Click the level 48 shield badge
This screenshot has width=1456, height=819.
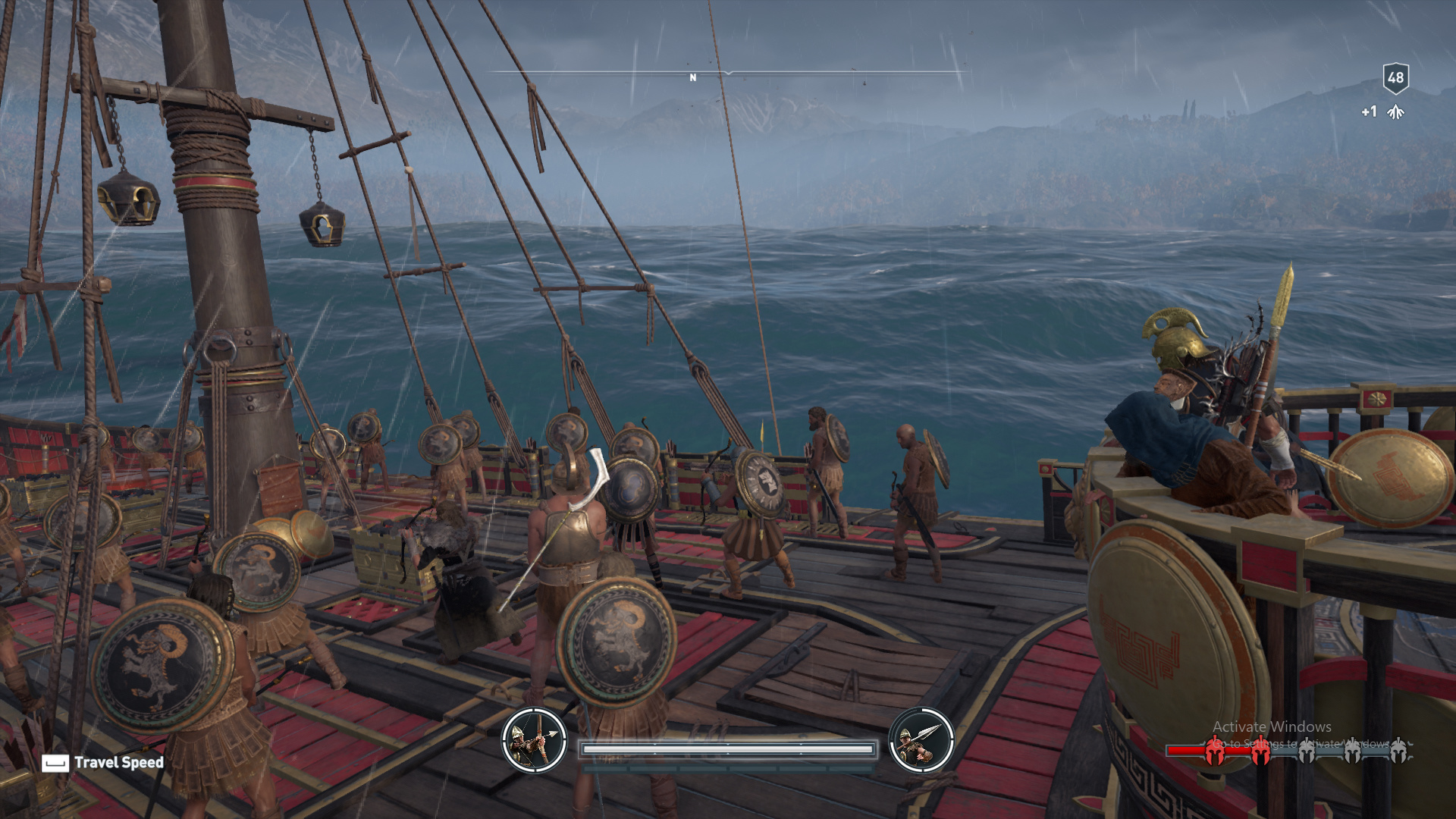point(1395,77)
